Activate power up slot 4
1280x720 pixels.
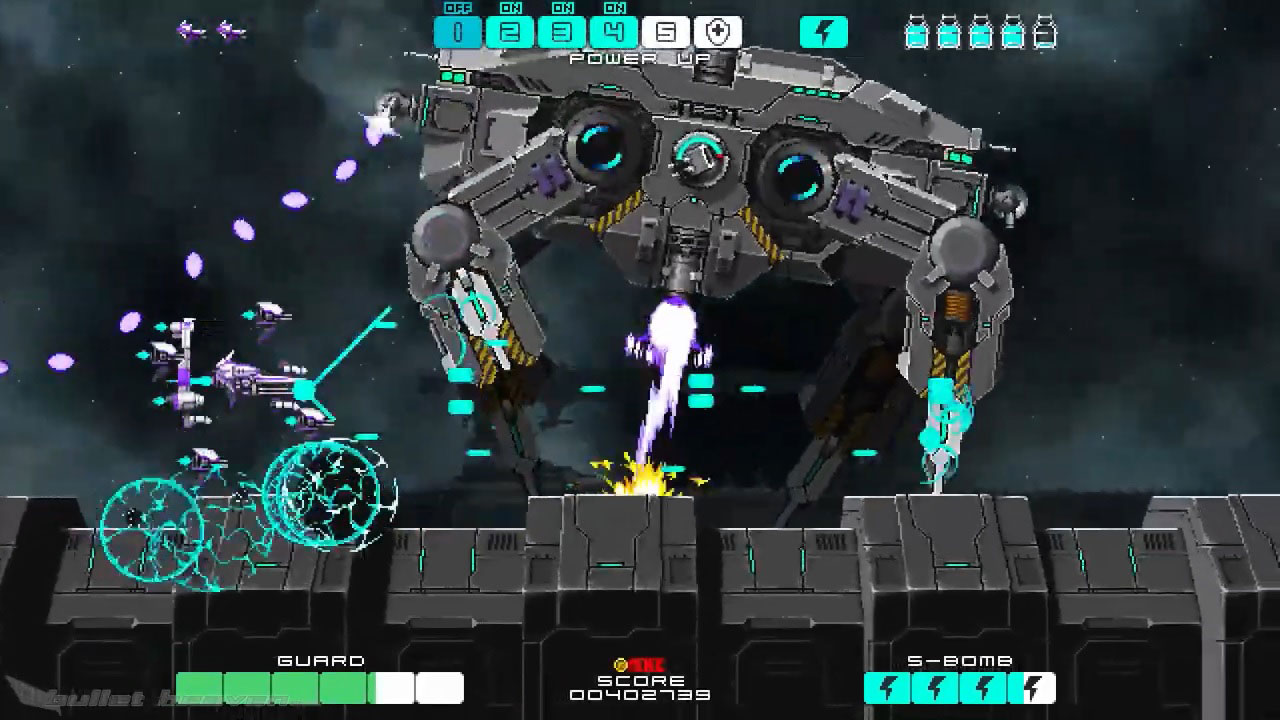tap(614, 32)
